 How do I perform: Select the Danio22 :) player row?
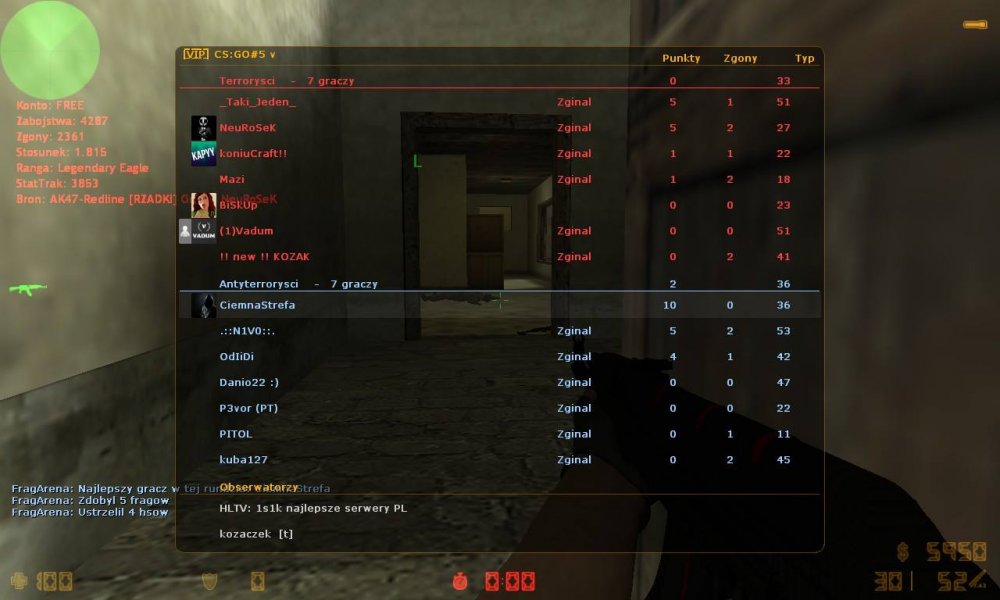click(248, 383)
